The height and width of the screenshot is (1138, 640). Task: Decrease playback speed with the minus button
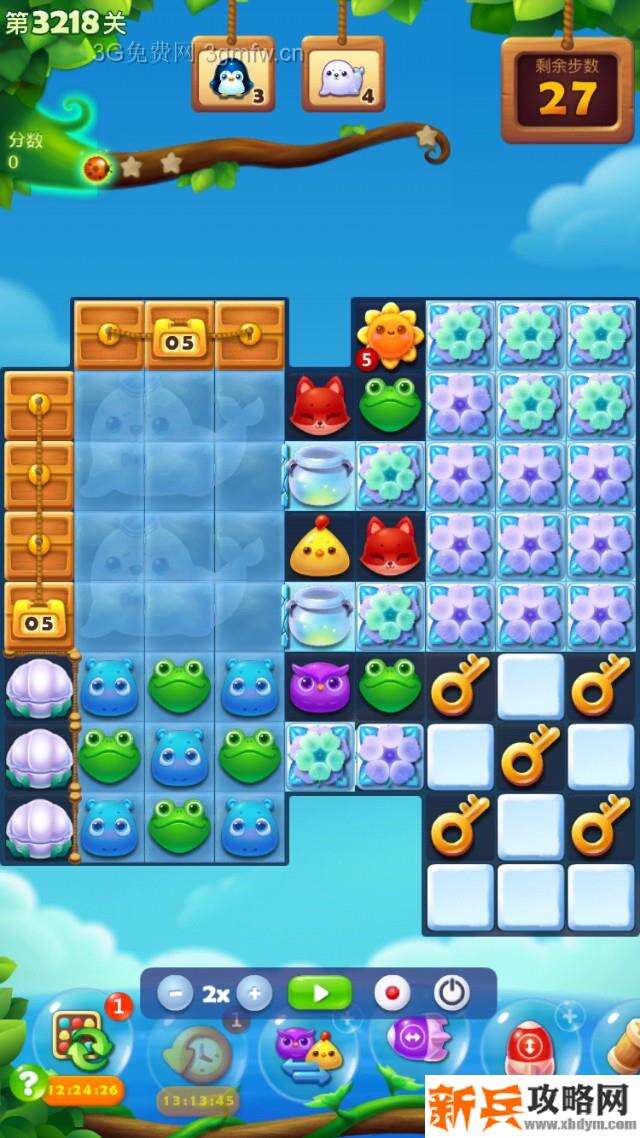coord(176,994)
